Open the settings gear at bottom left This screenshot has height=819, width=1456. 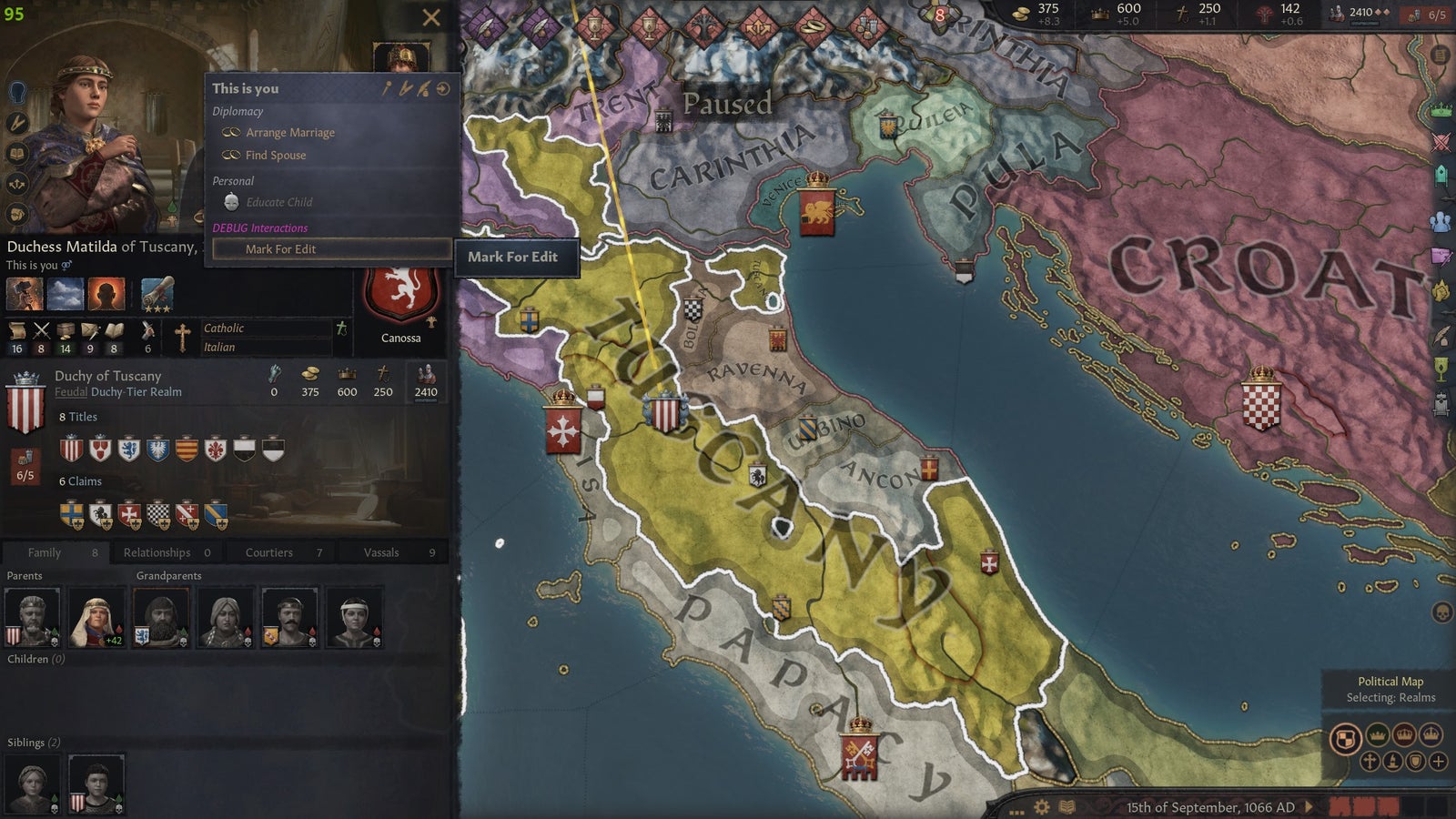(1042, 807)
